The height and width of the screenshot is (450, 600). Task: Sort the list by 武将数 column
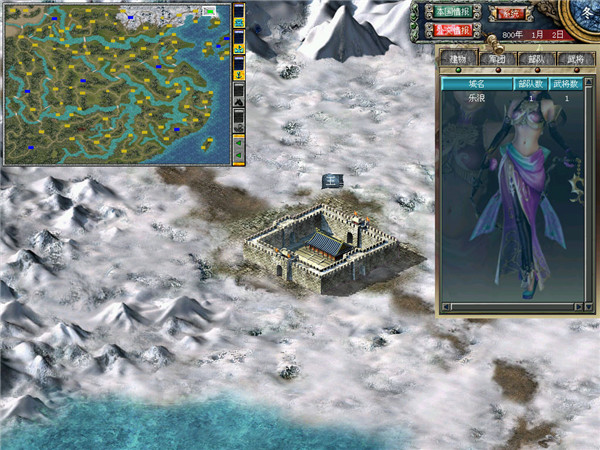[567, 85]
